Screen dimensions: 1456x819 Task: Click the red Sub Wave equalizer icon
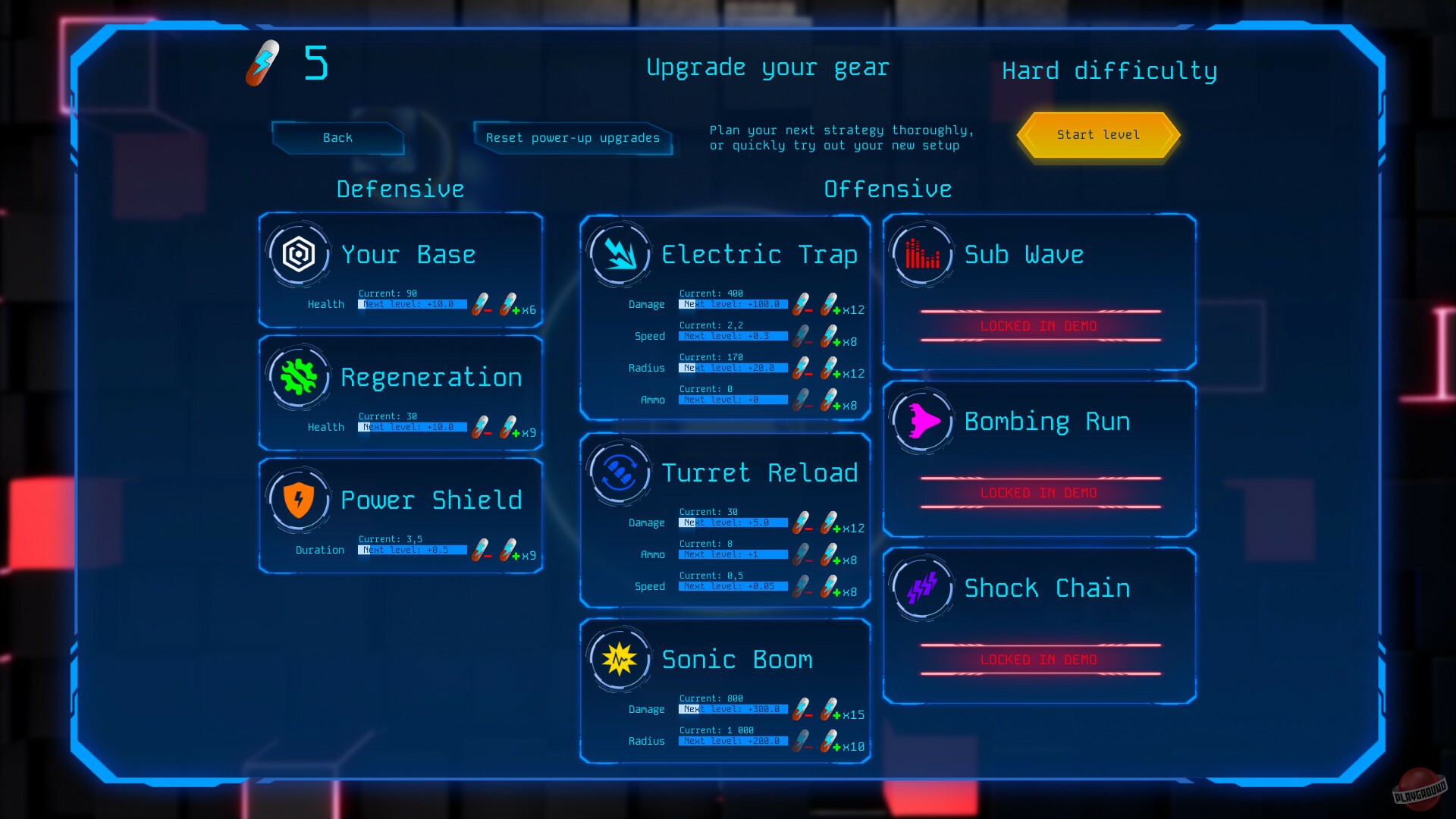point(921,253)
